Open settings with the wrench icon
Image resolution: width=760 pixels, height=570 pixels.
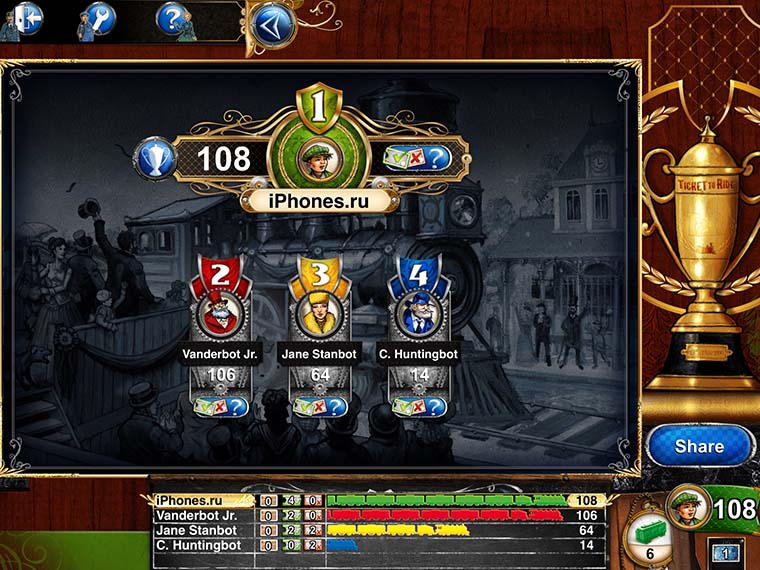[x=97, y=18]
